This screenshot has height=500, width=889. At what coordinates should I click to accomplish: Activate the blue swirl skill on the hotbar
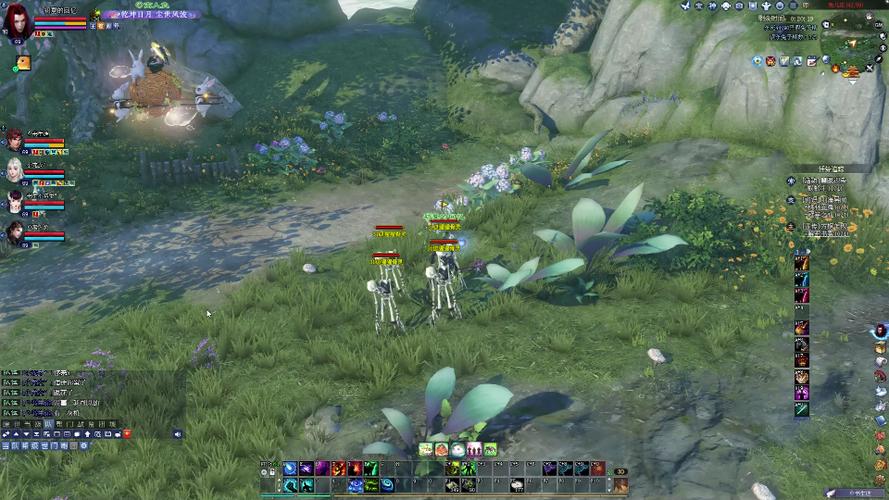tap(290, 468)
